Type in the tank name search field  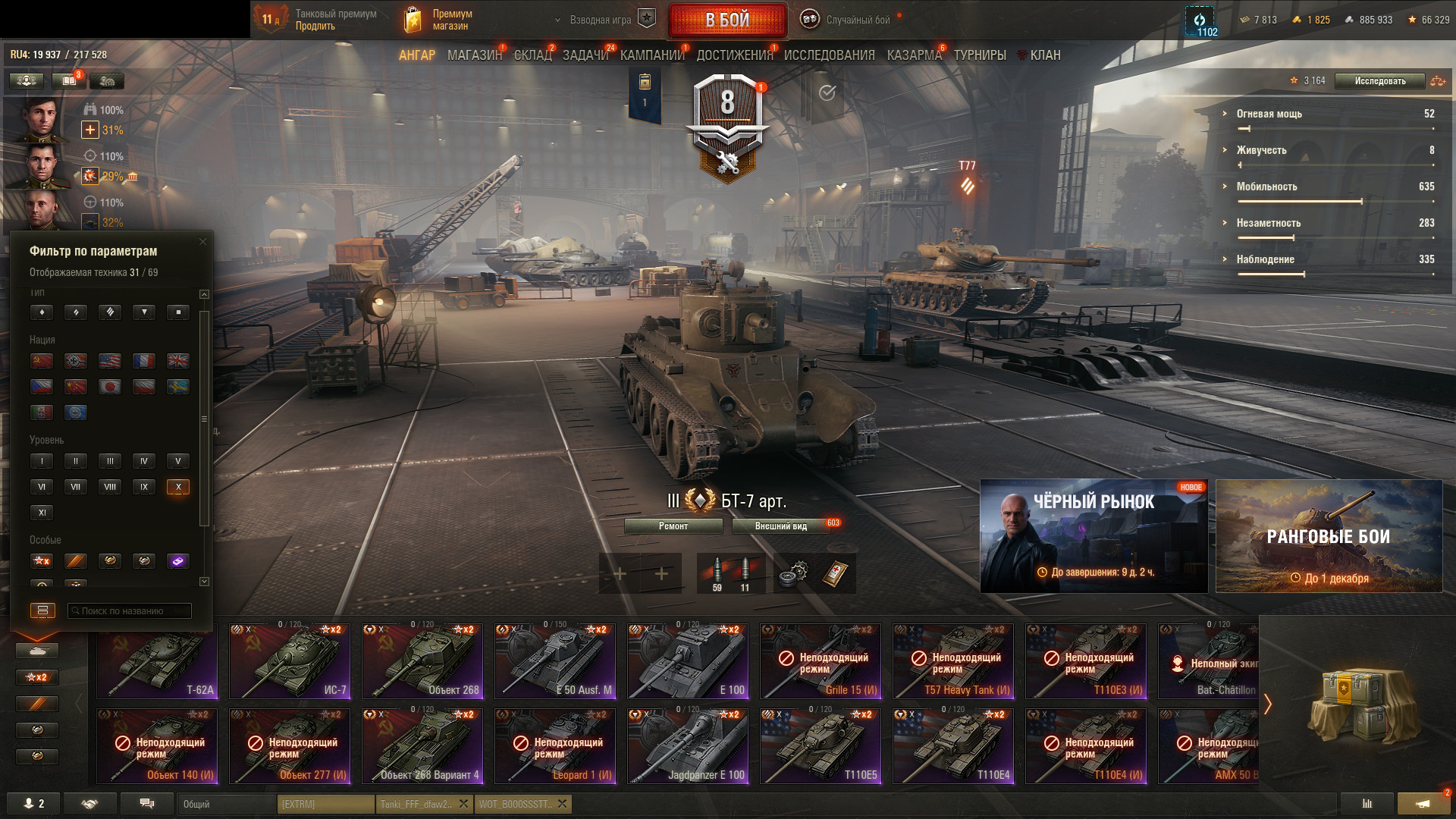[129, 610]
